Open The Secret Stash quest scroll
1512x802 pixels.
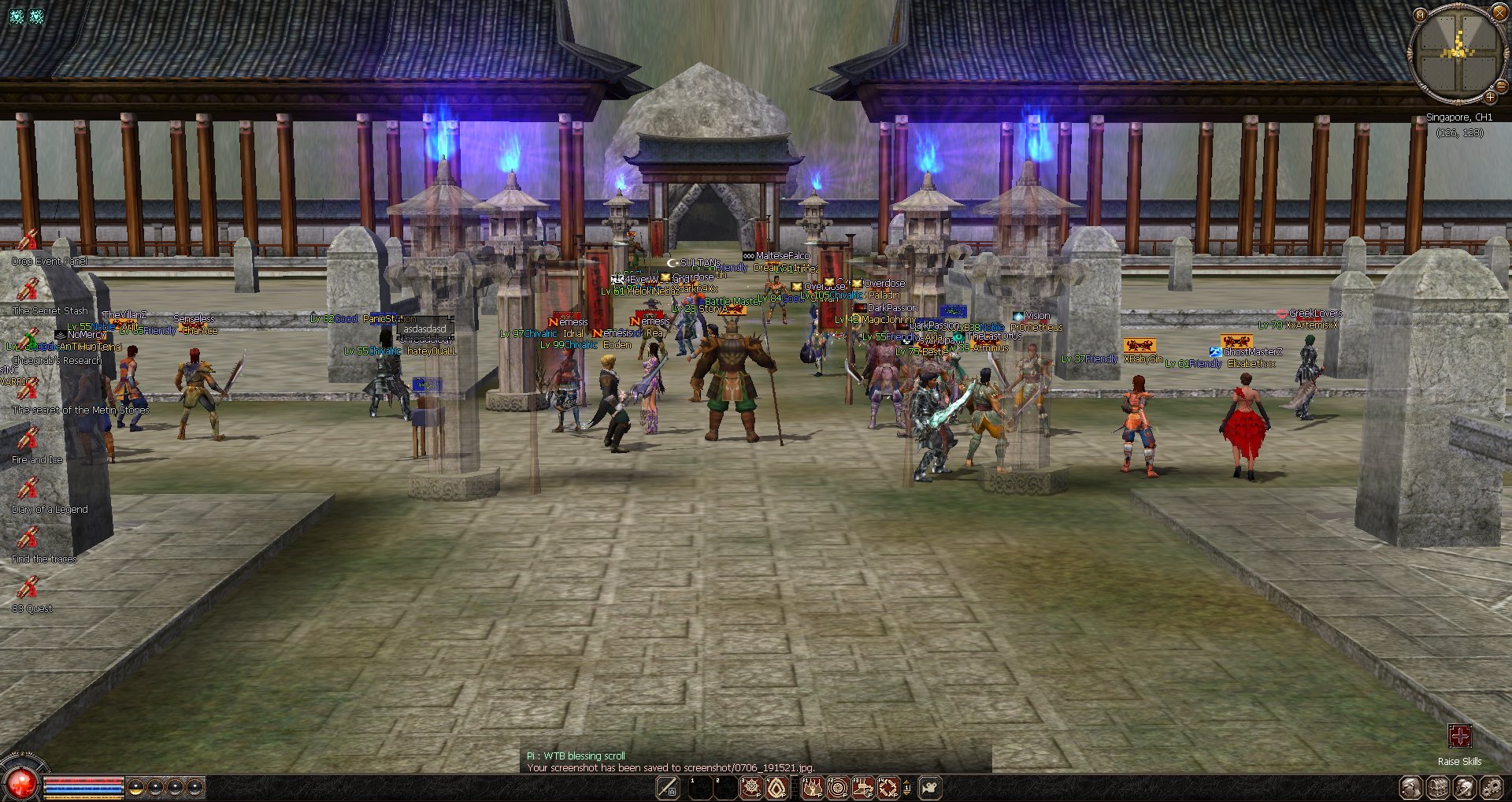coord(28,290)
